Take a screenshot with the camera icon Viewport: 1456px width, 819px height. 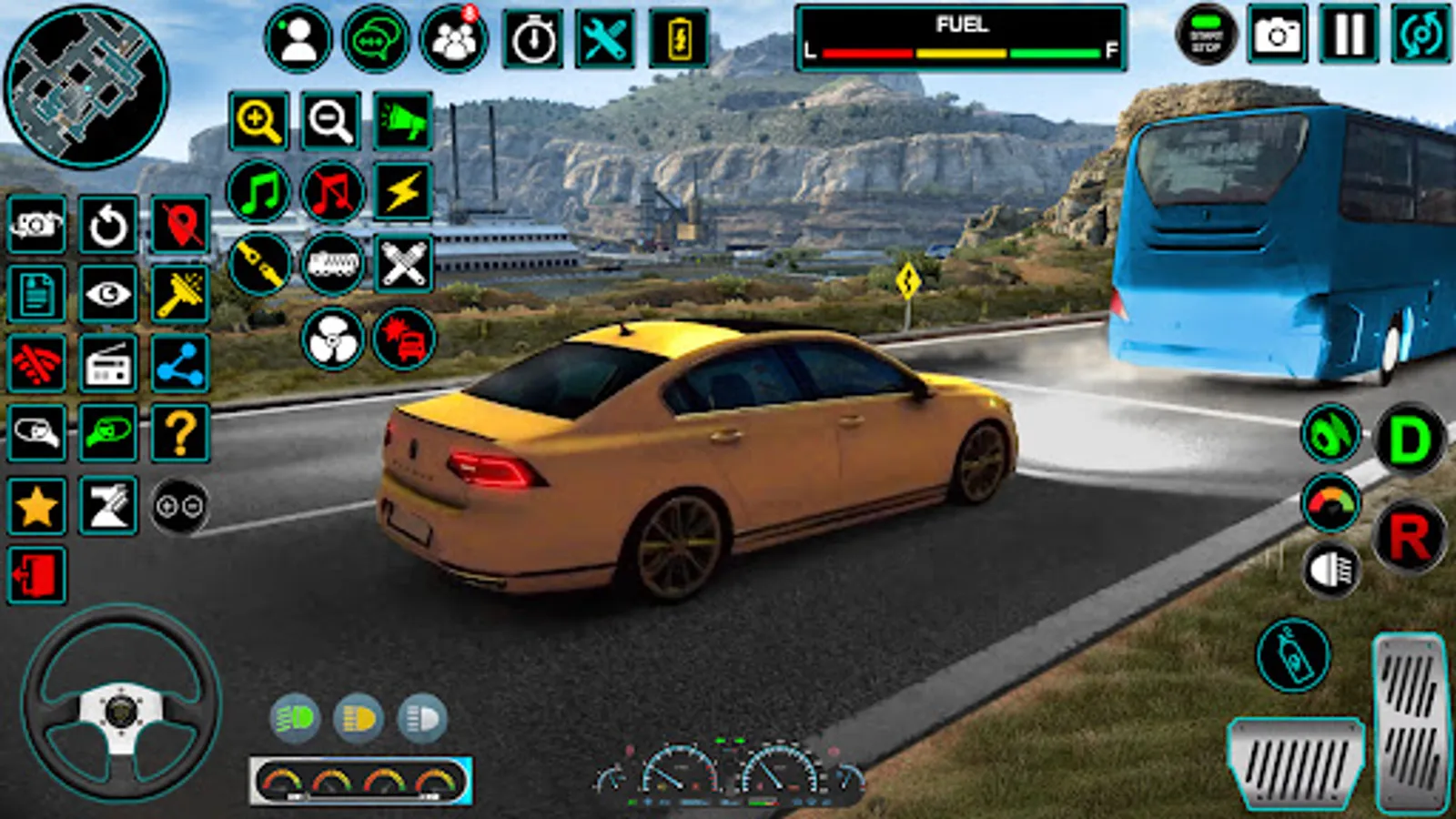(1277, 35)
